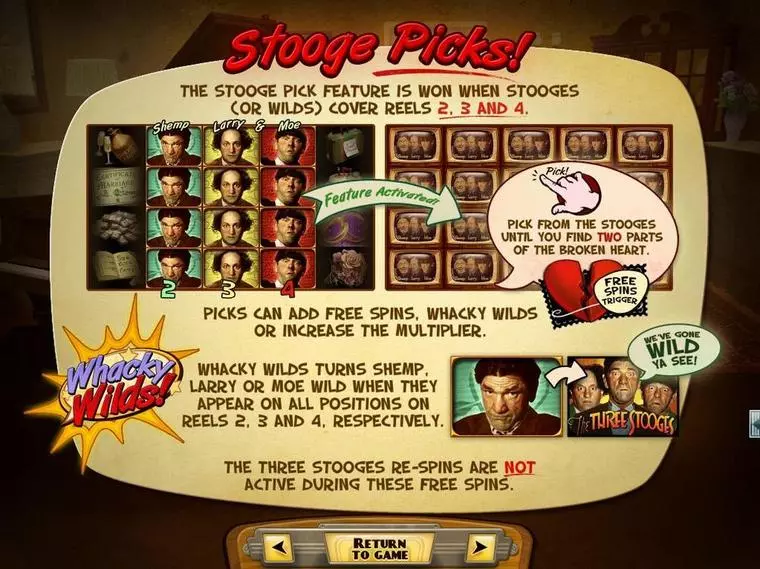Advance to the next help page arrow
This screenshot has height=569, width=760.
pyautogui.click(x=481, y=548)
